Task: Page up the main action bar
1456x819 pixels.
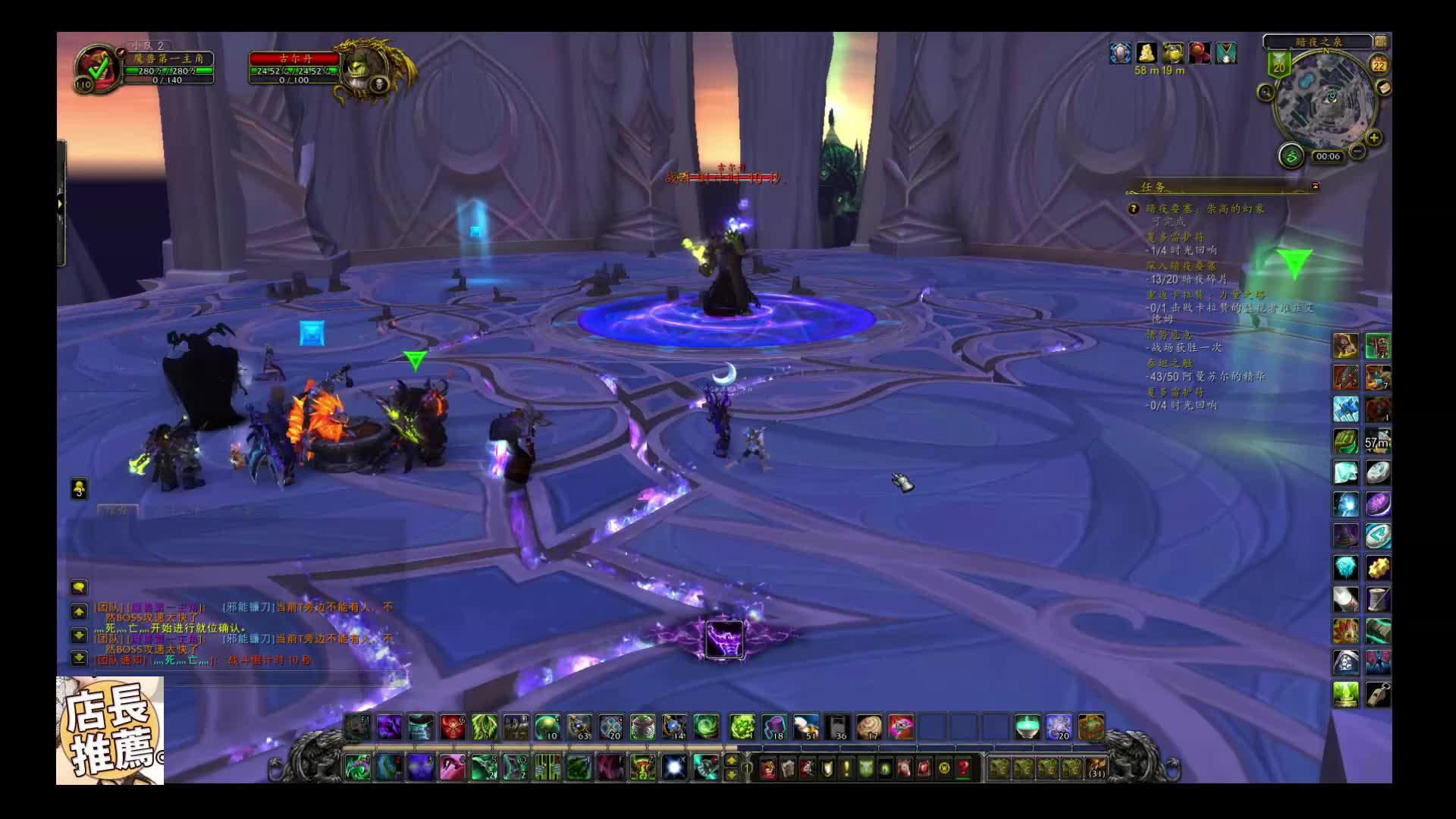Action: [x=731, y=761]
